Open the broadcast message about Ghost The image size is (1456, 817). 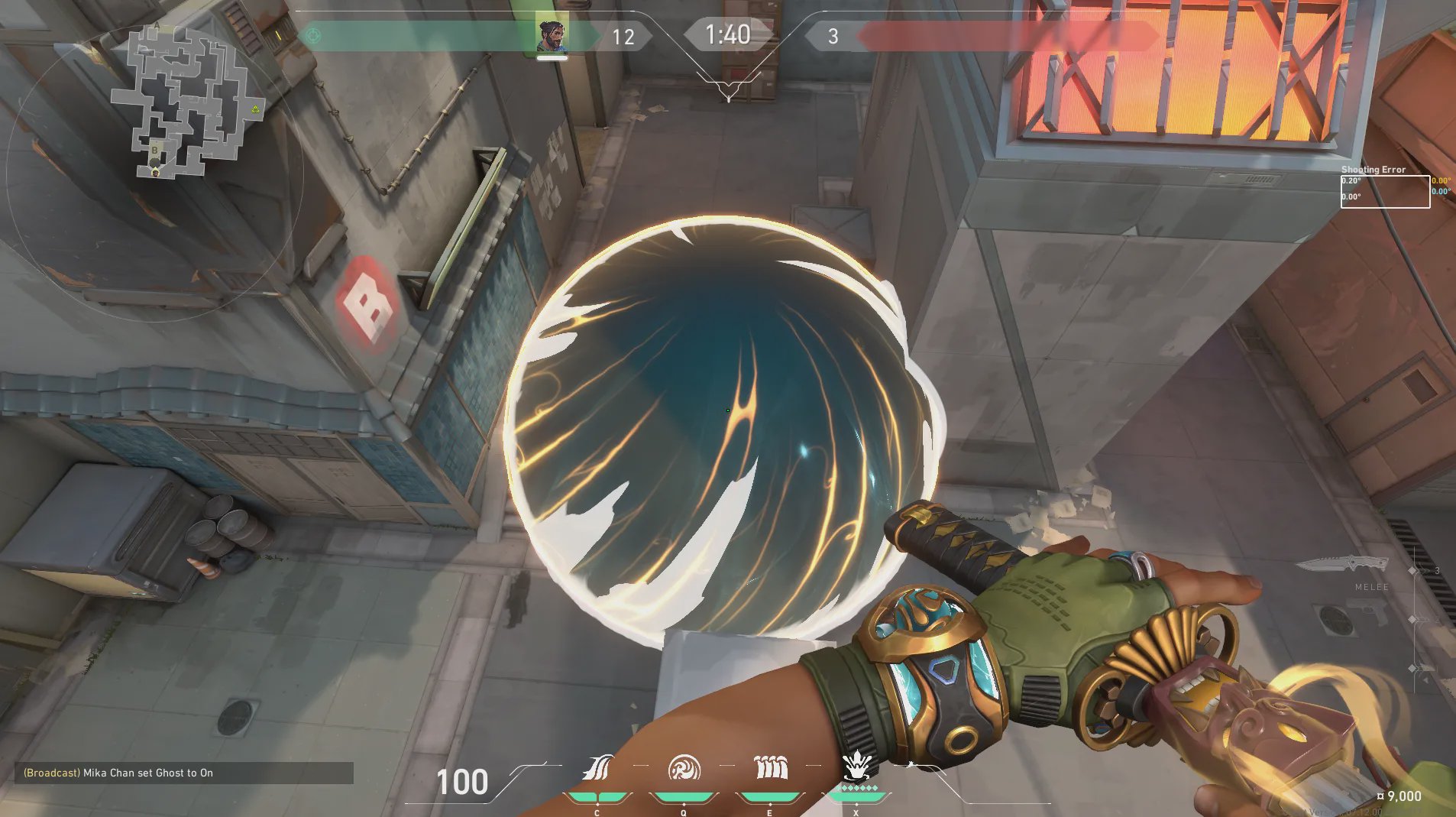(183, 773)
